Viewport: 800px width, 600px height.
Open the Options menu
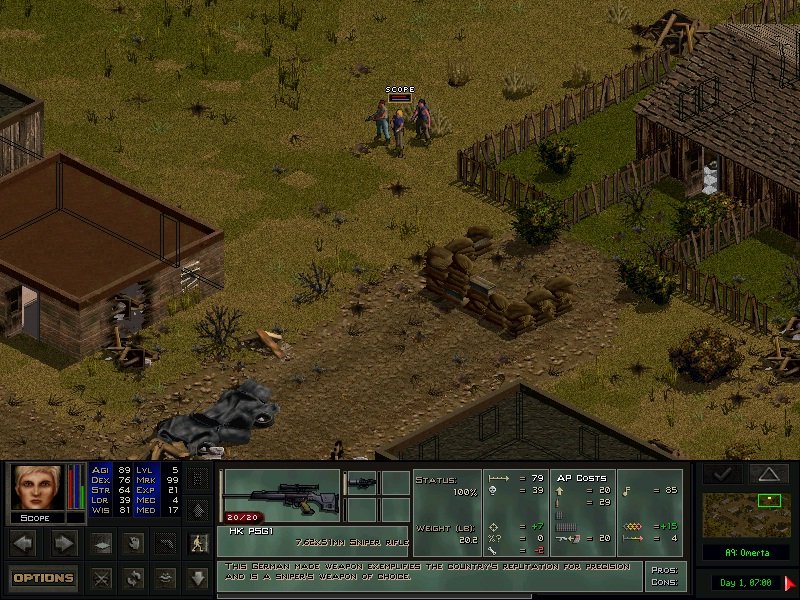point(44,577)
